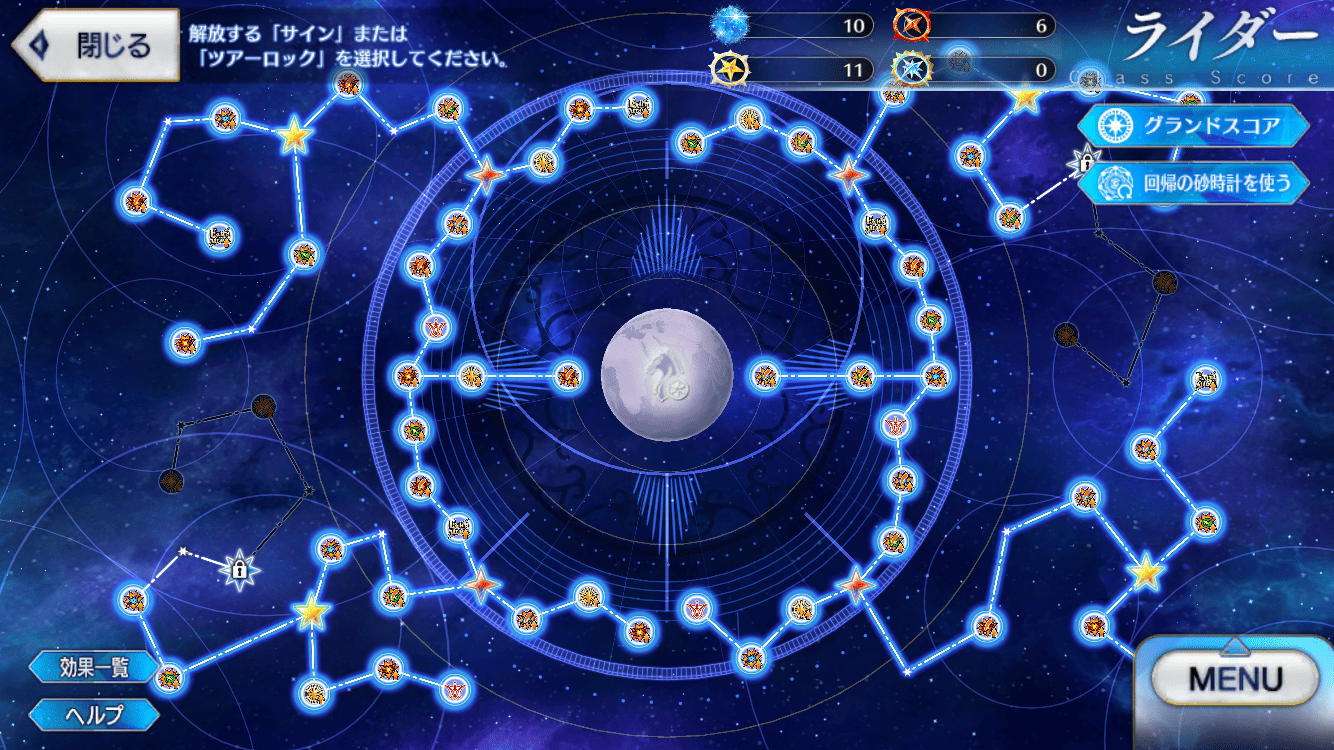Open the グランドスコア (Grand Score) view

pos(1192,125)
